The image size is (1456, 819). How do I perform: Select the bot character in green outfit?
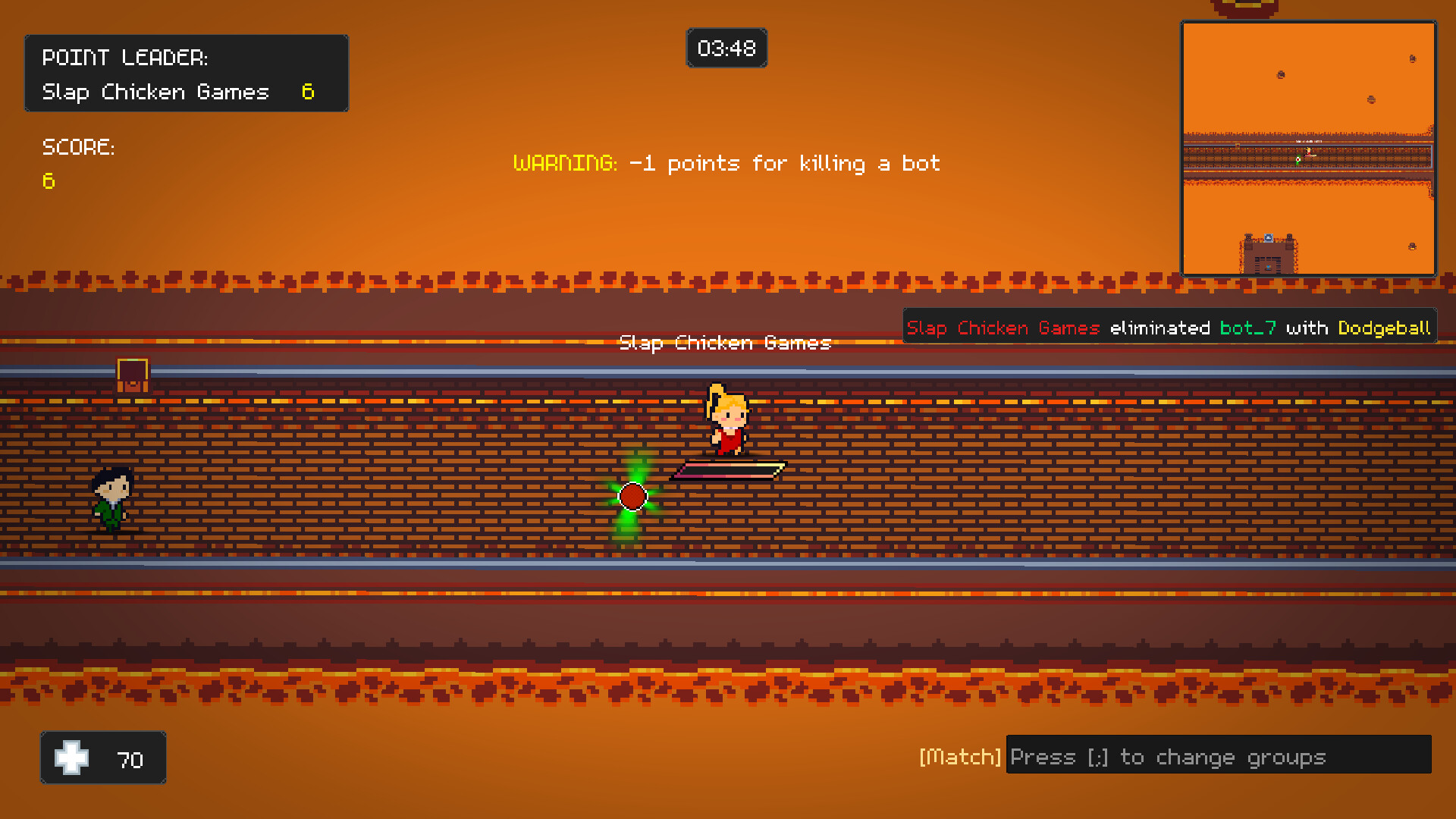112,500
